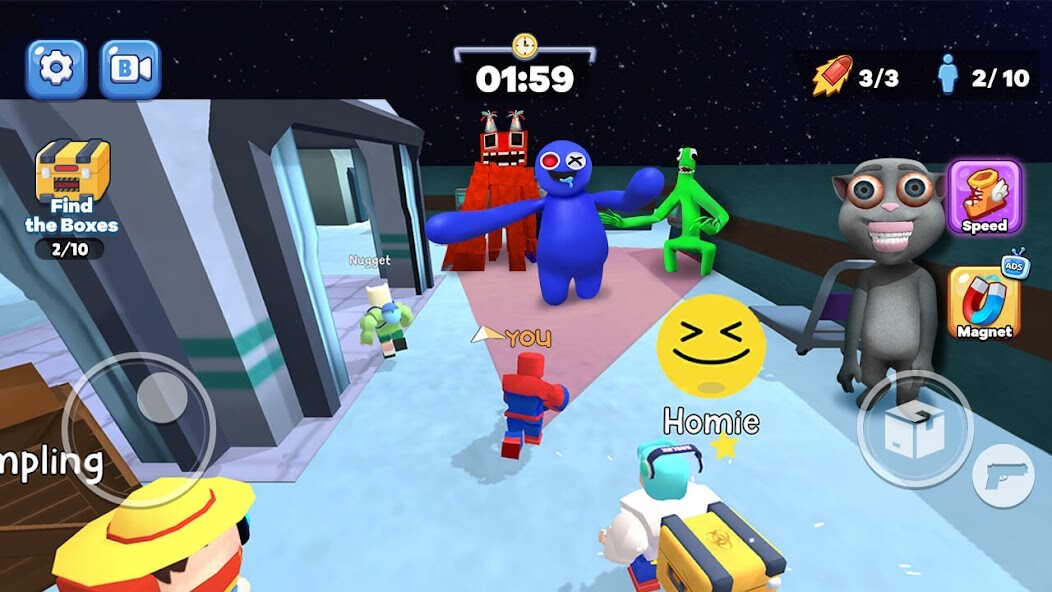Open the gear settings menu
Screen dimensions: 1052x592
pyautogui.click(x=56, y=69)
